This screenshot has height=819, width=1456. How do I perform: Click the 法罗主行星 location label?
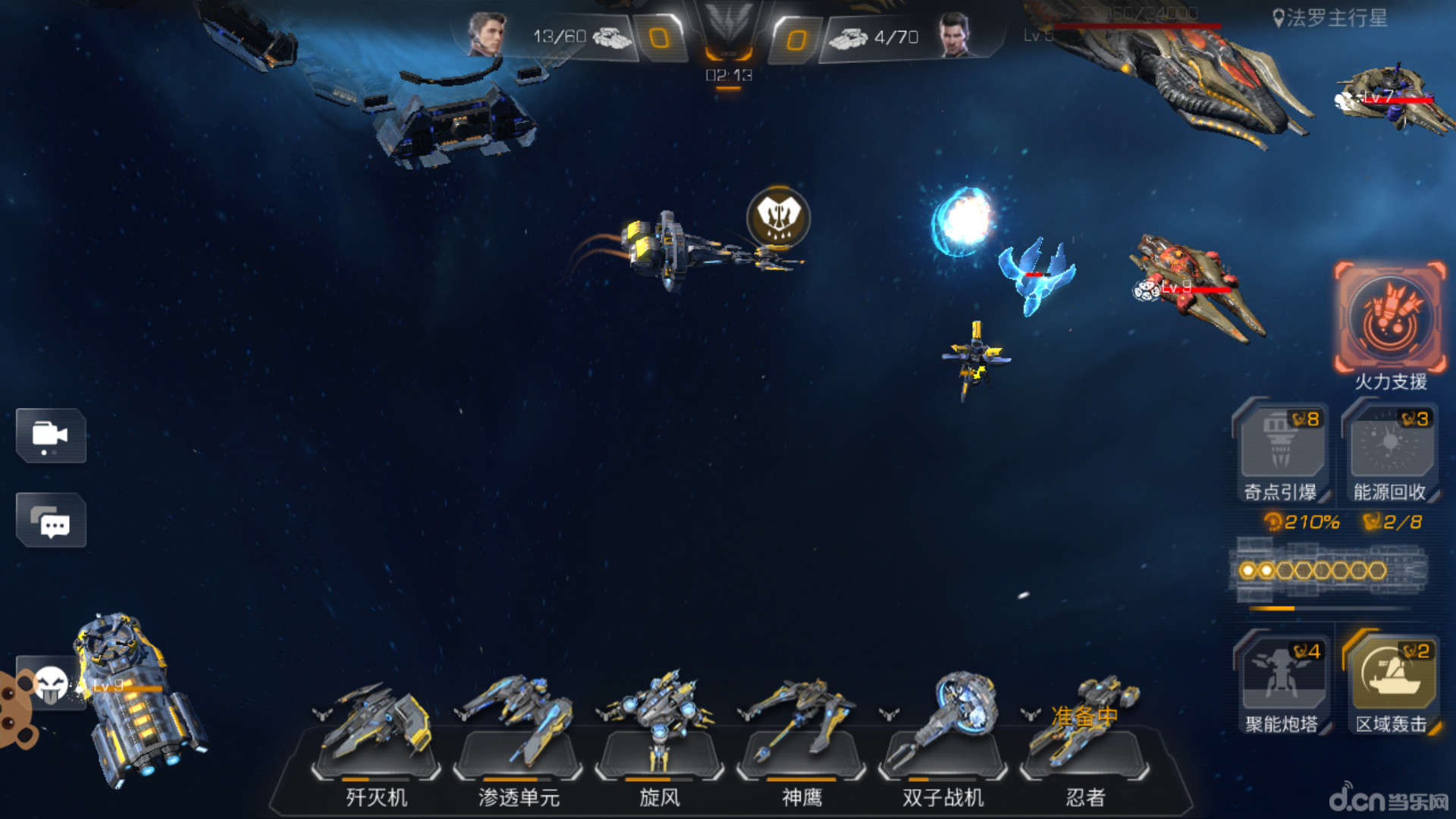coord(1330,18)
